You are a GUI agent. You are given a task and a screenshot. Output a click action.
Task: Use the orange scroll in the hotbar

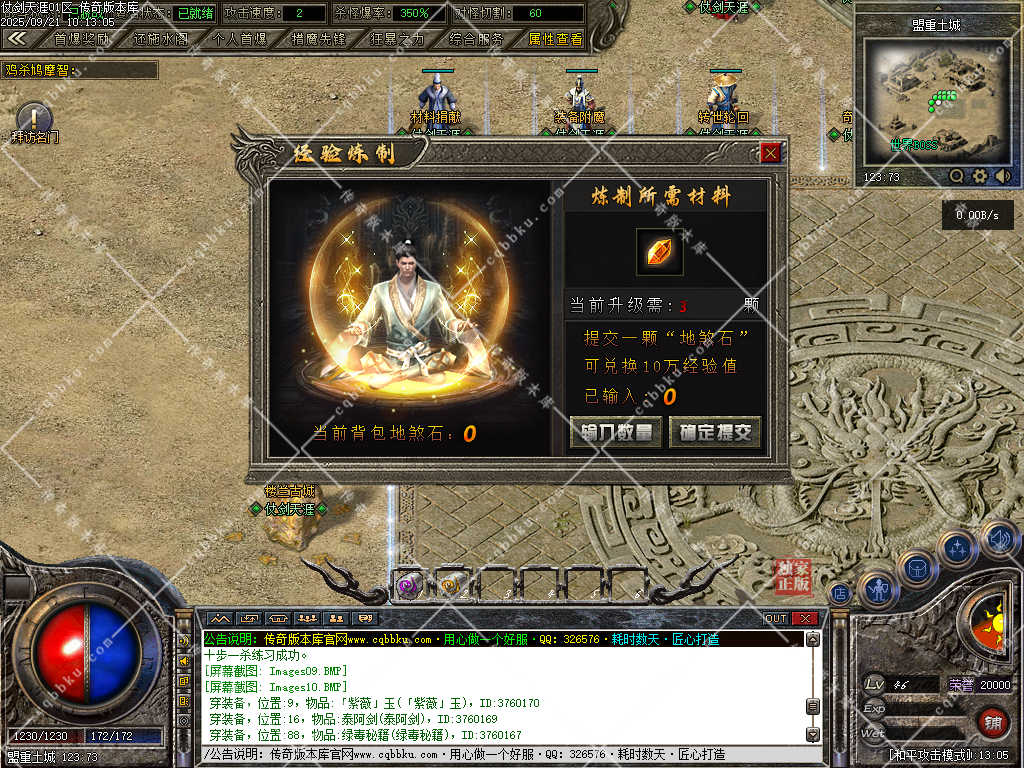tap(451, 586)
